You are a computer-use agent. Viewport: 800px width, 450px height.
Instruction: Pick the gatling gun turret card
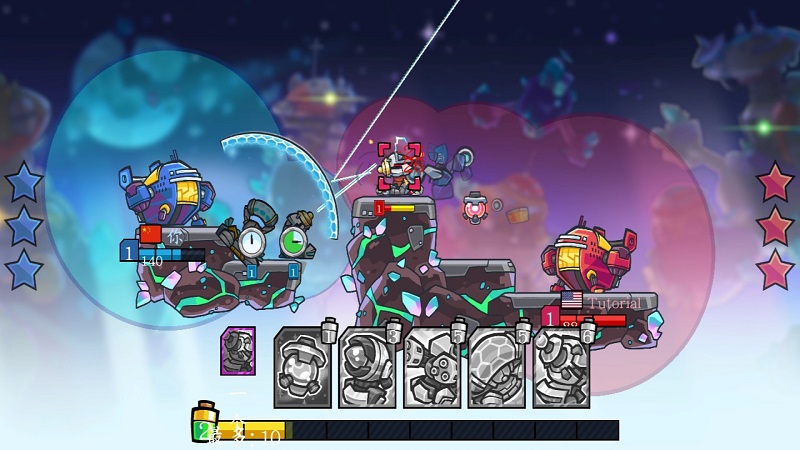432,368
